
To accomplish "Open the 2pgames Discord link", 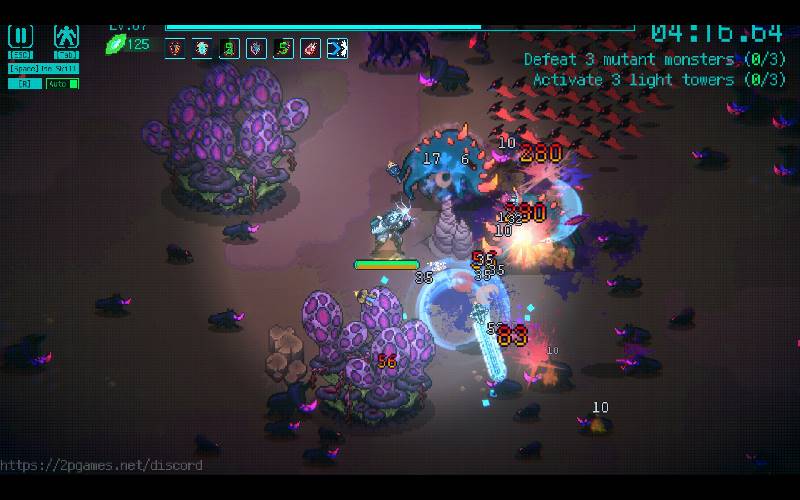I will pyautogui.click(x=101, y=465).
